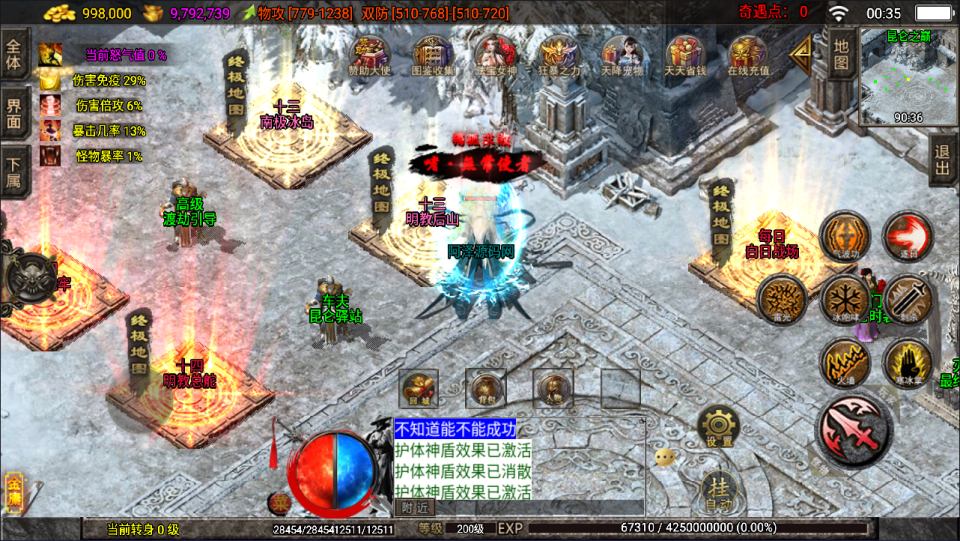Open the 背包 bag shortcut
Image resolution: width=960 pixels, height=541 pixels.
[486, 386]
